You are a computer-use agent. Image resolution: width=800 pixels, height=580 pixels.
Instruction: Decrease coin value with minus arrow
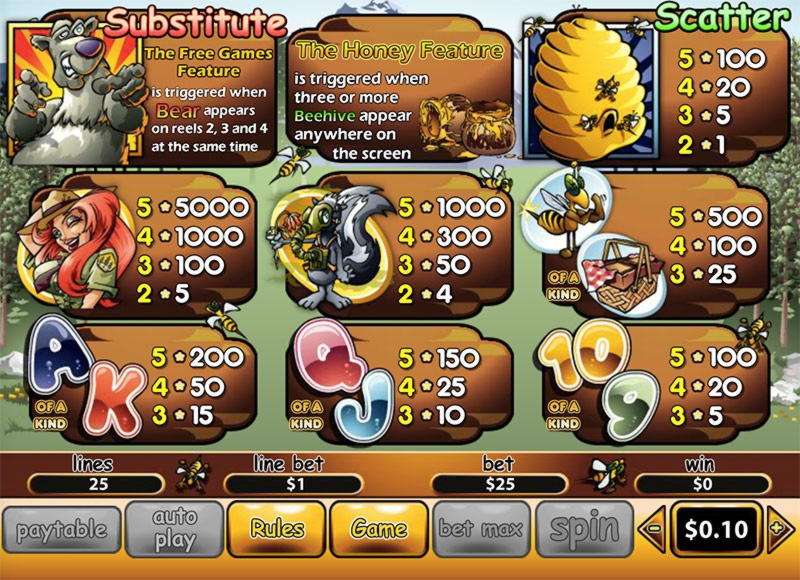pyautogui.click(x=652, y=529)
